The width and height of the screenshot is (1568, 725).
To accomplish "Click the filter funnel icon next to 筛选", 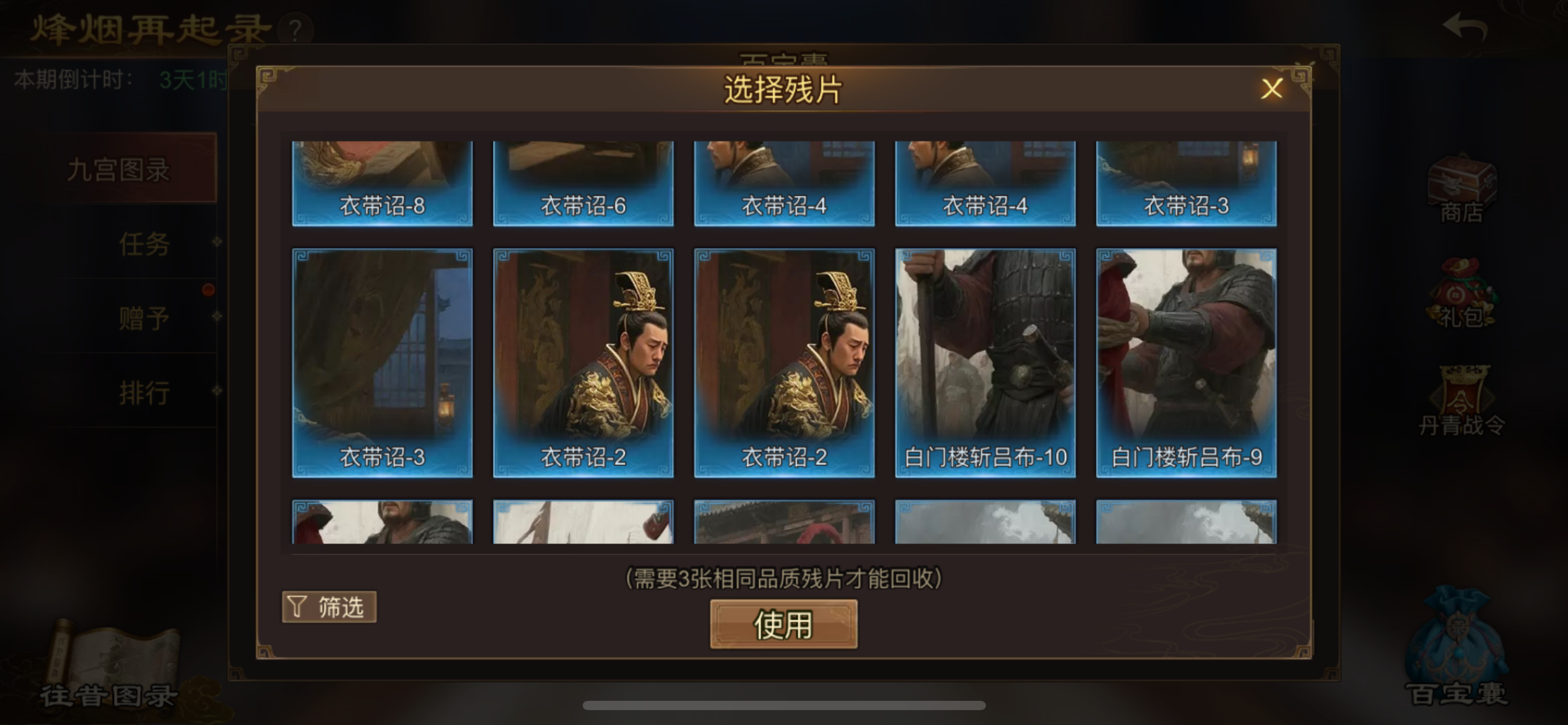I will pos(298,607).
